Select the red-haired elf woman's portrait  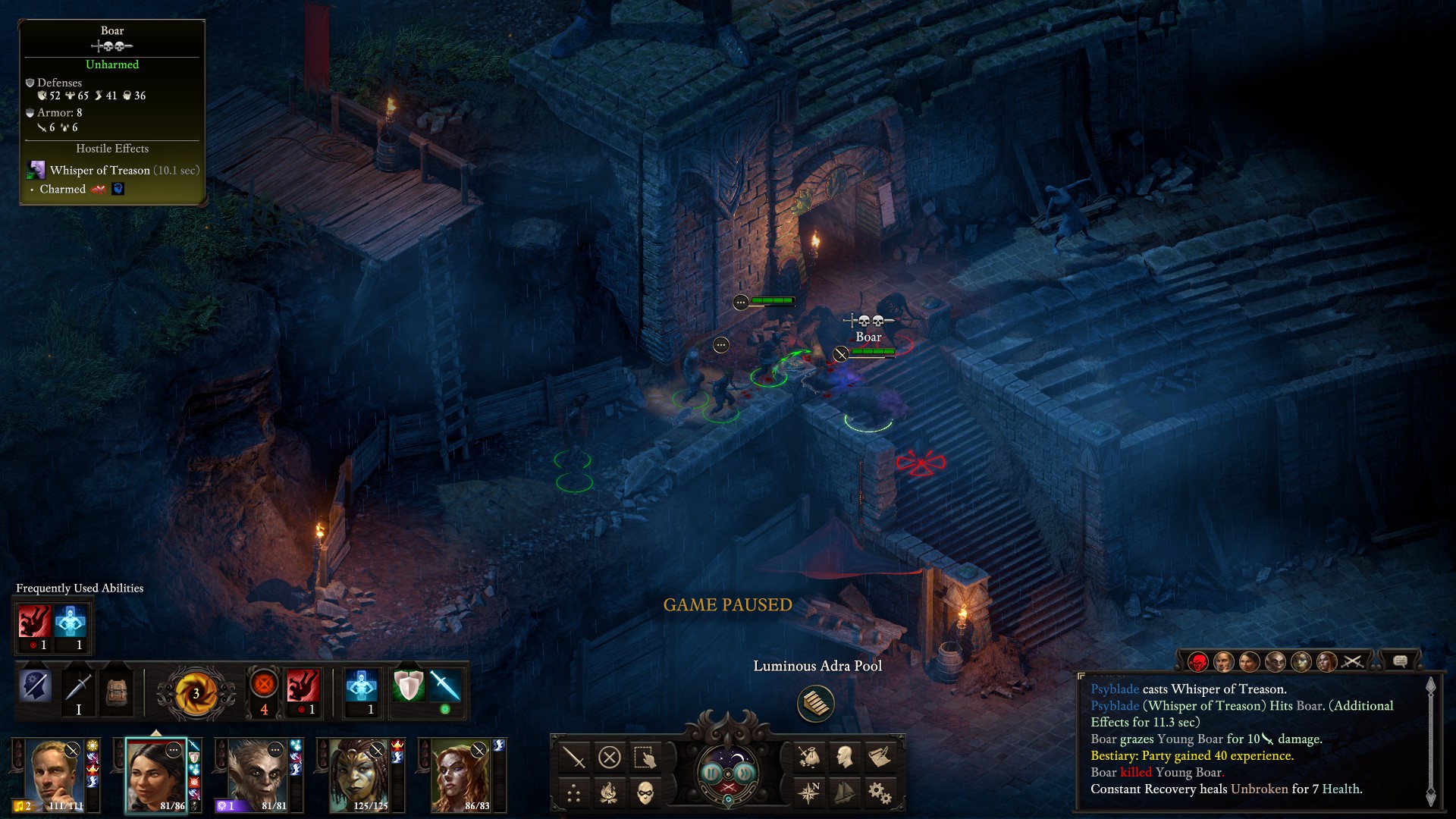pos(460,775)
